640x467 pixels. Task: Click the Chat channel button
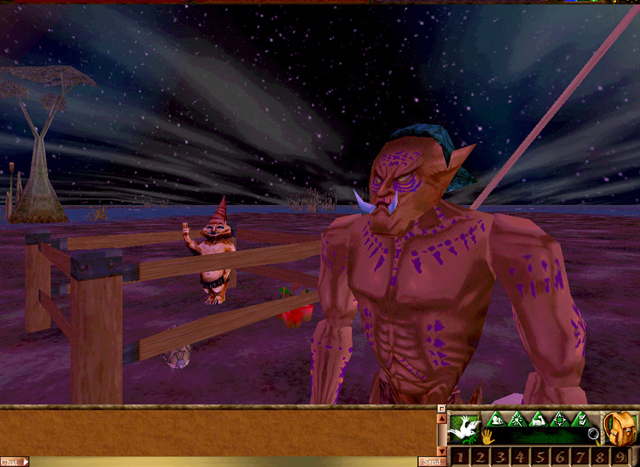pyautogui.click(x=13, y=461)
